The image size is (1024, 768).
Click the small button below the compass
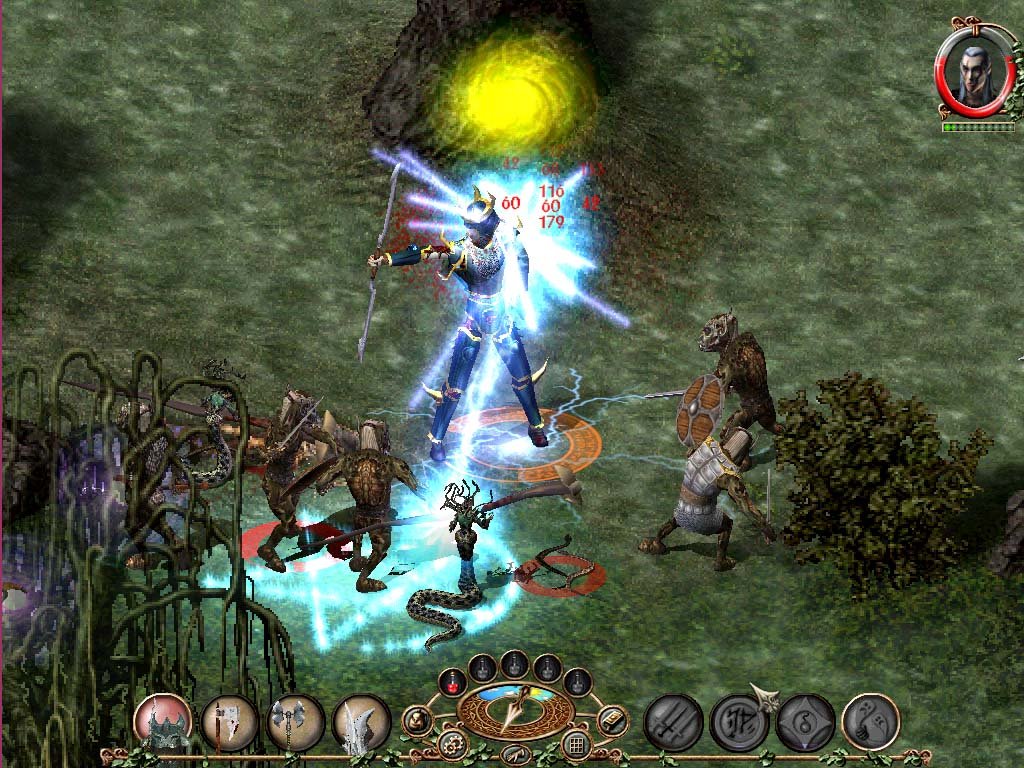coord(514,754)
